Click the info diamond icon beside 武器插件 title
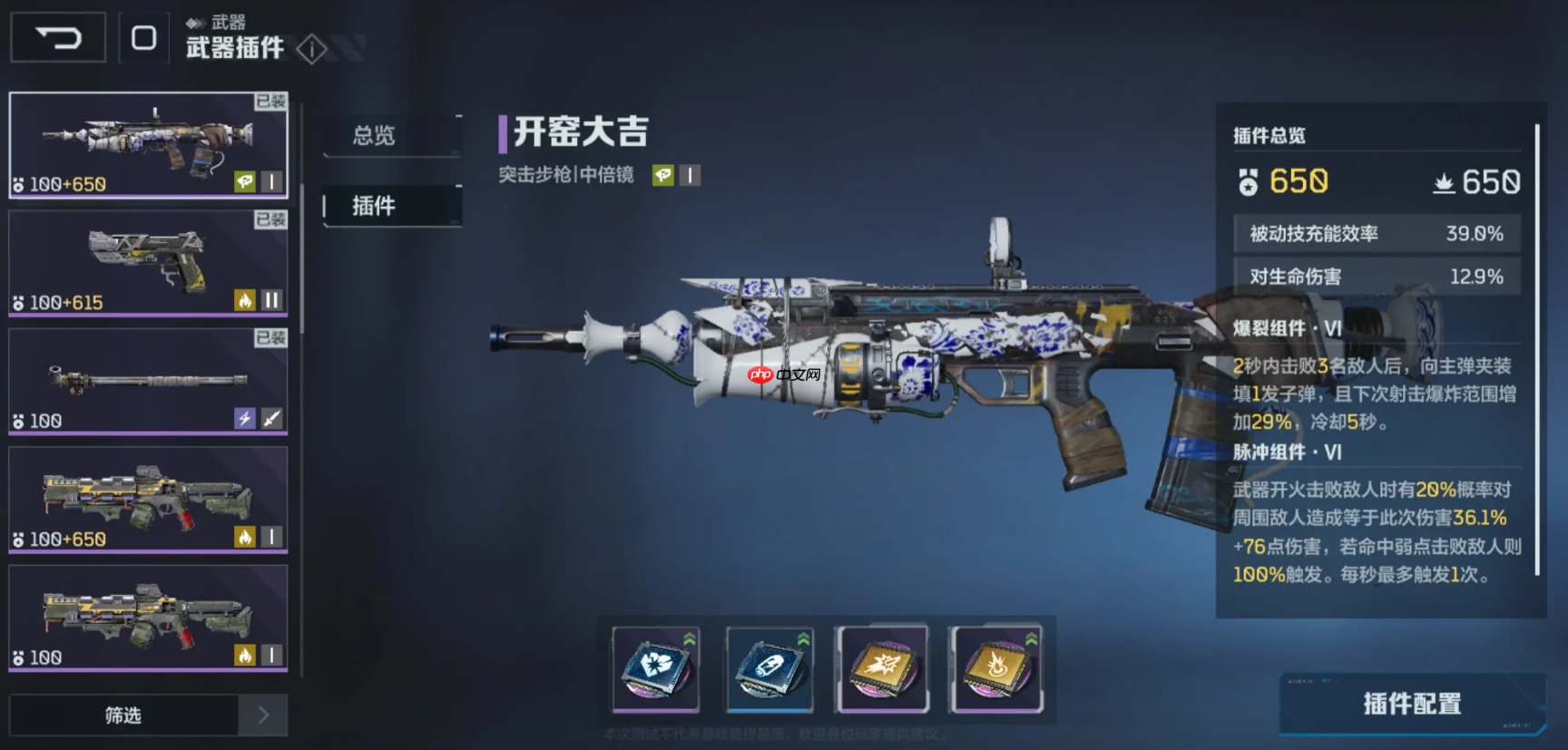Image resolution: width=1568 pixels, height=750 pixels. coord(313,50)
